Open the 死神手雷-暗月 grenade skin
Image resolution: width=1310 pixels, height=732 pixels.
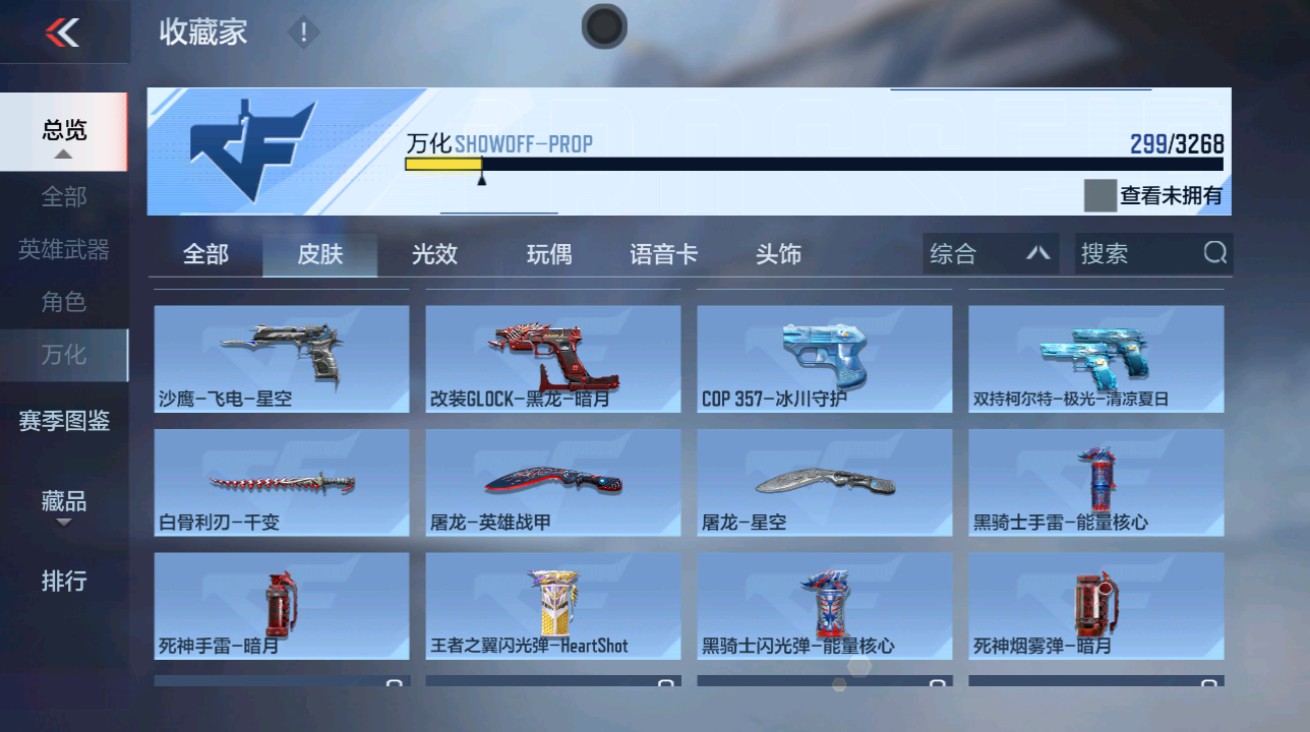[280, 606]
